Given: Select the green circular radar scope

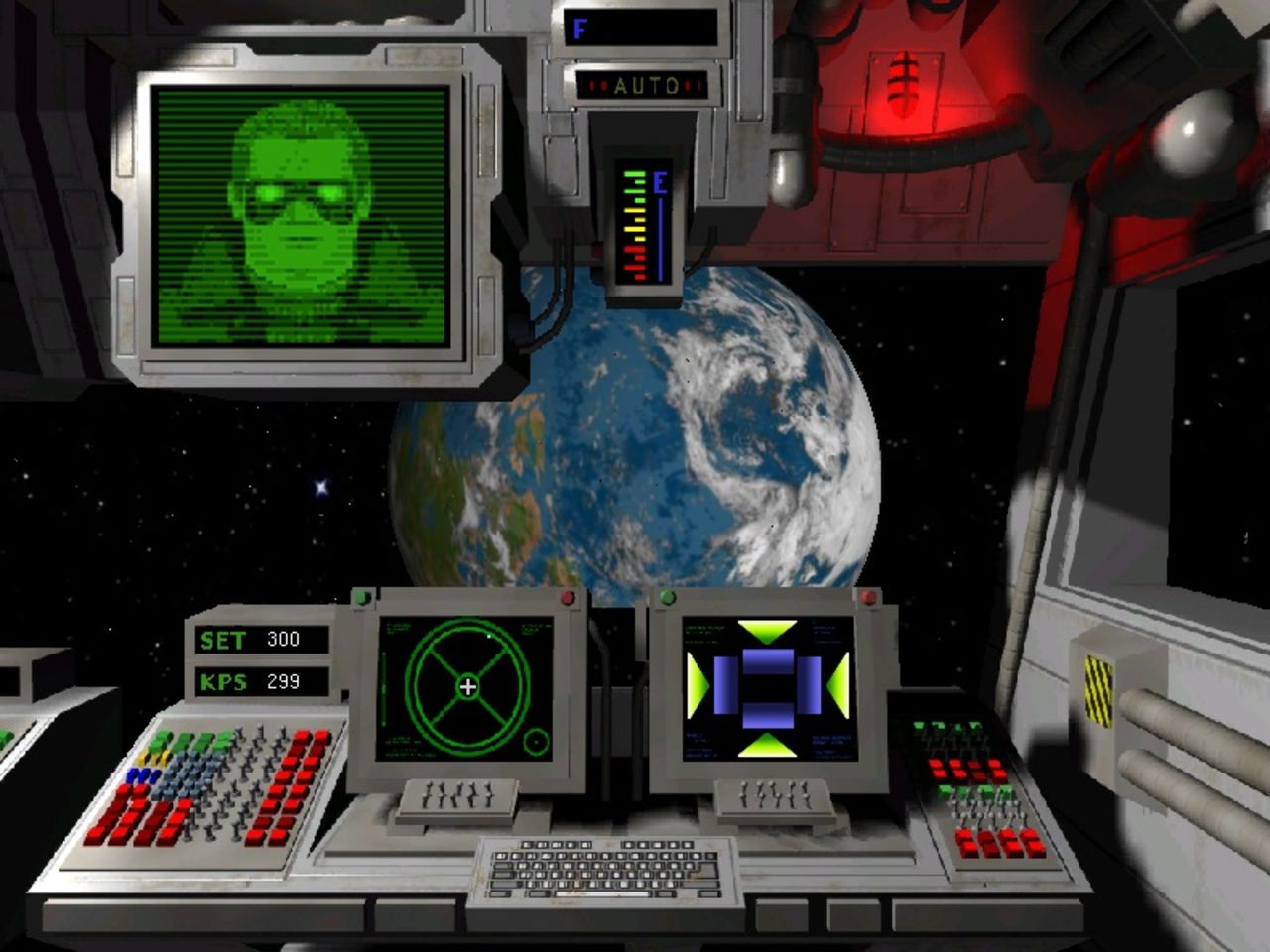Looking at the screenshot, I should click(x=468, y=686).
